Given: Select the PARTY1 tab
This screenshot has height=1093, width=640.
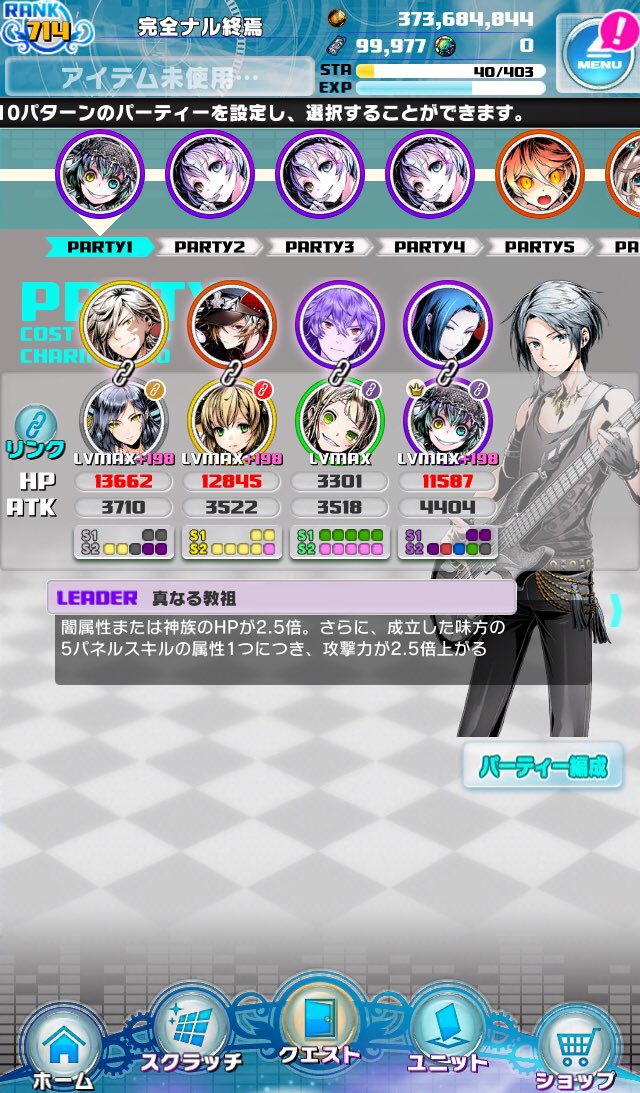Looking at the screenshot, I should (x=99, y=247).
